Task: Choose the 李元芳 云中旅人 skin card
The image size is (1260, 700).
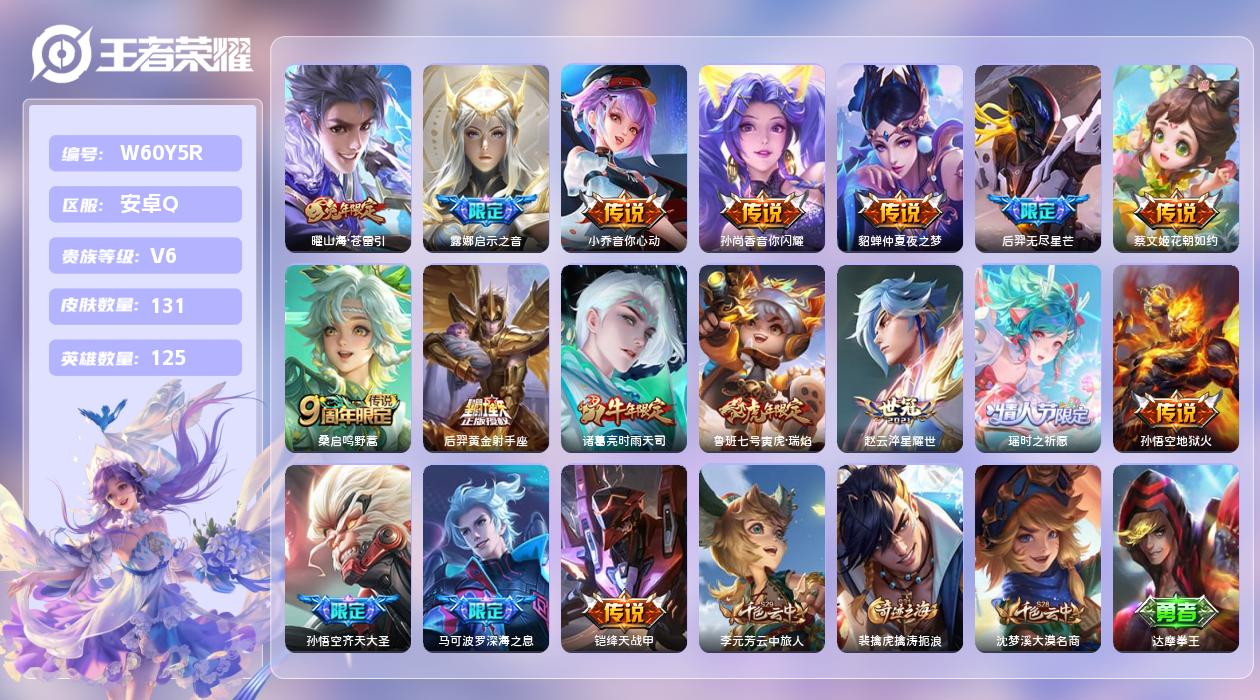Action: pyautogui.click(x=762, y=558)
